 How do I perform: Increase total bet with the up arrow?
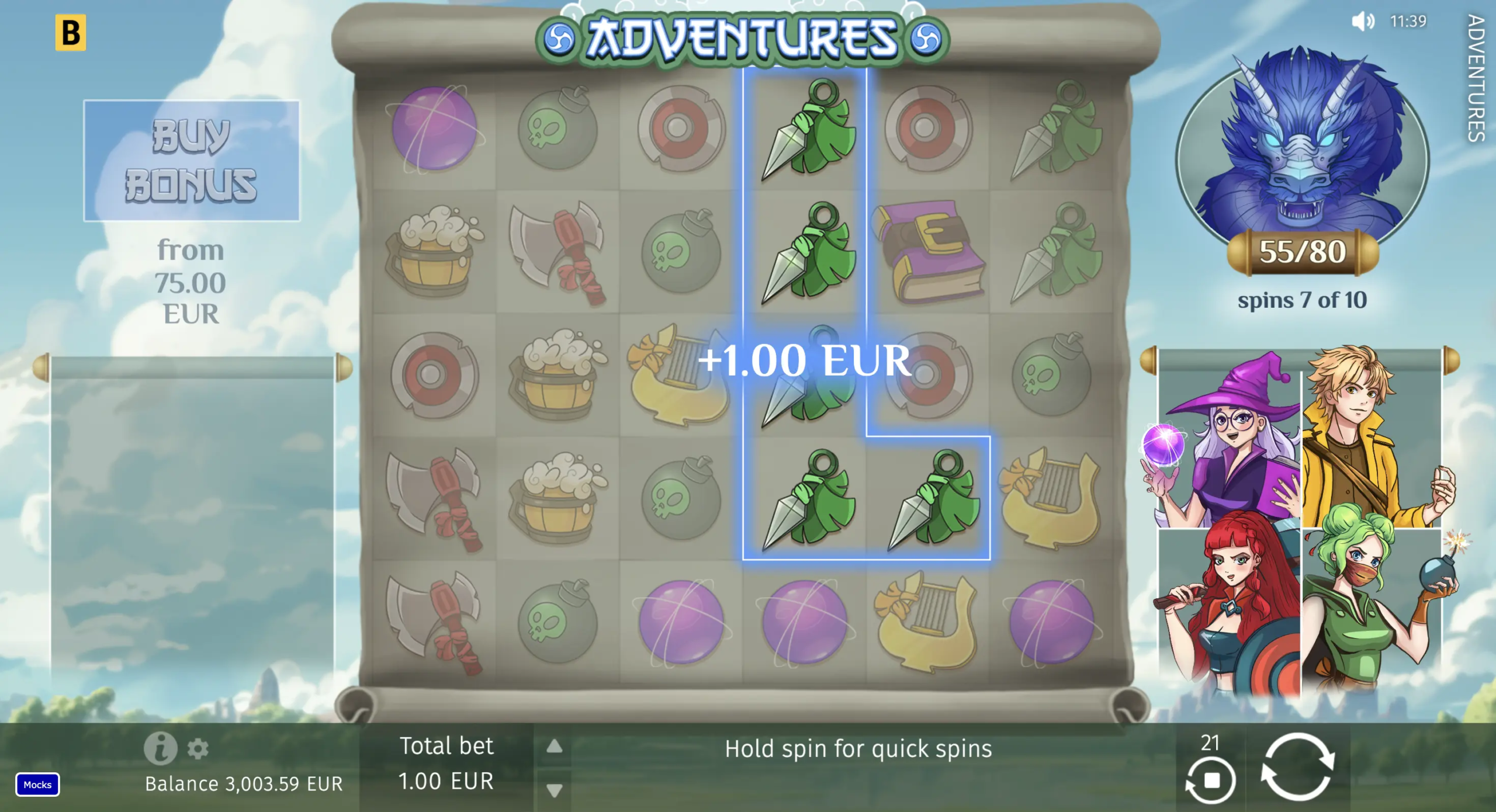coord(554,746)
